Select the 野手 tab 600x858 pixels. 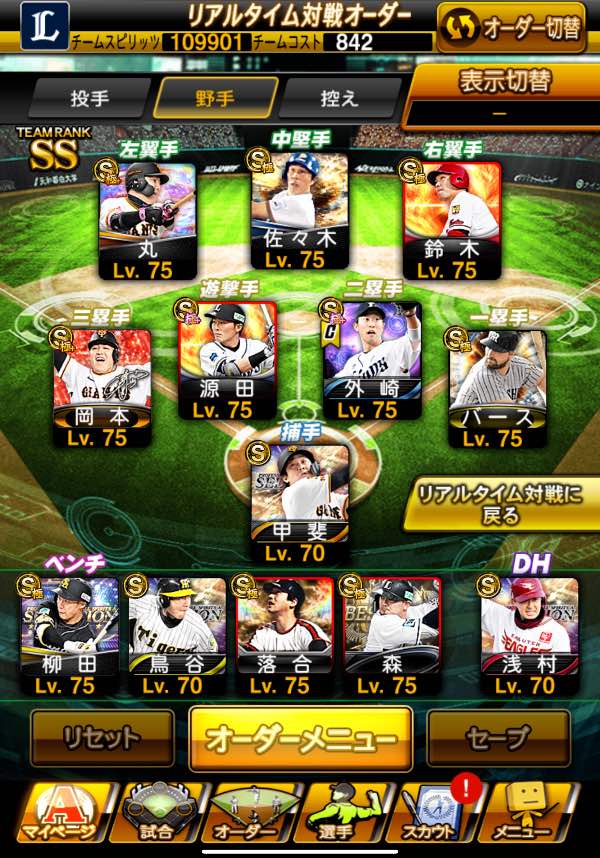coord(215,99)
